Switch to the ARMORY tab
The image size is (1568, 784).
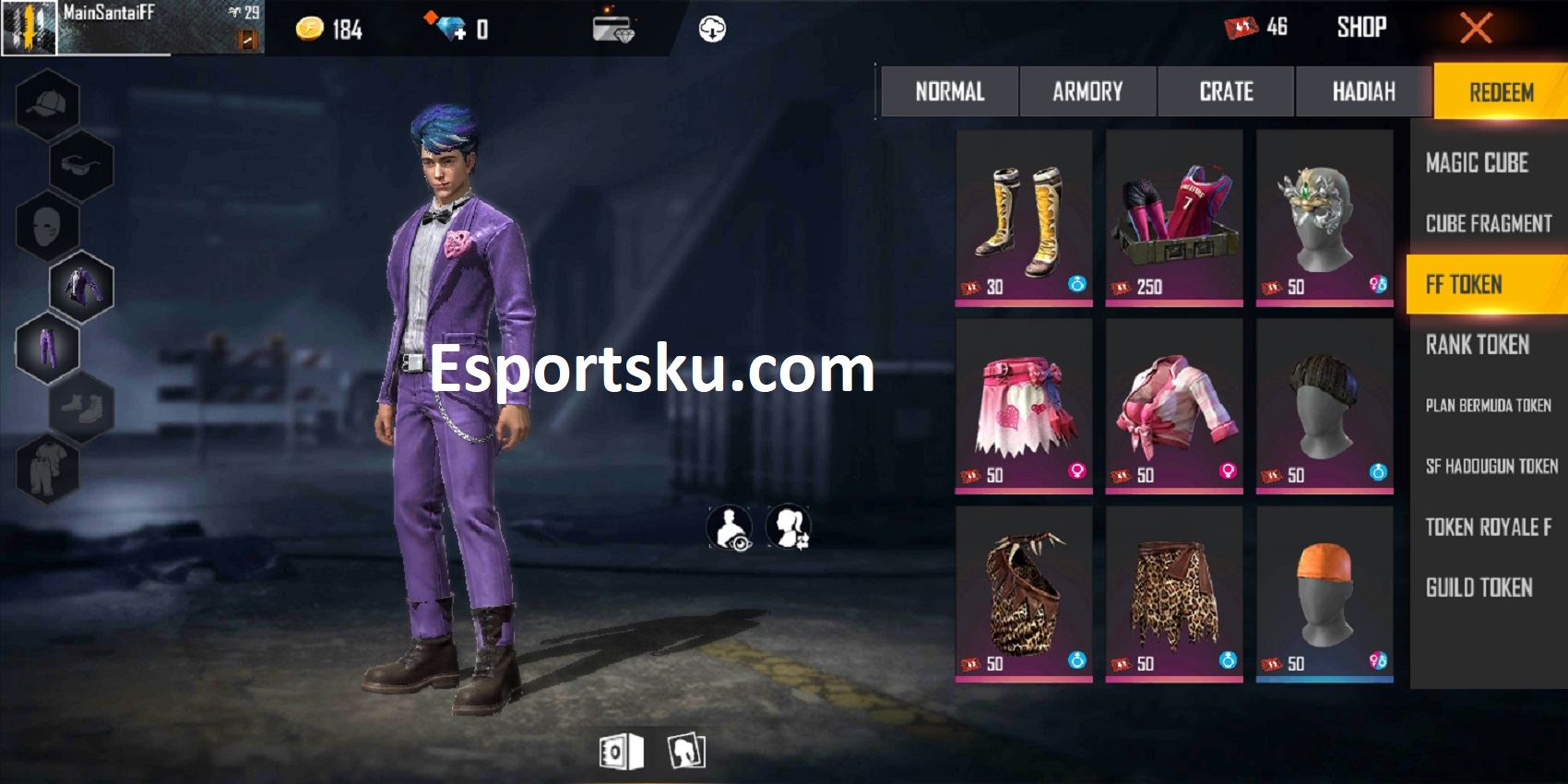coord(1087,91)
